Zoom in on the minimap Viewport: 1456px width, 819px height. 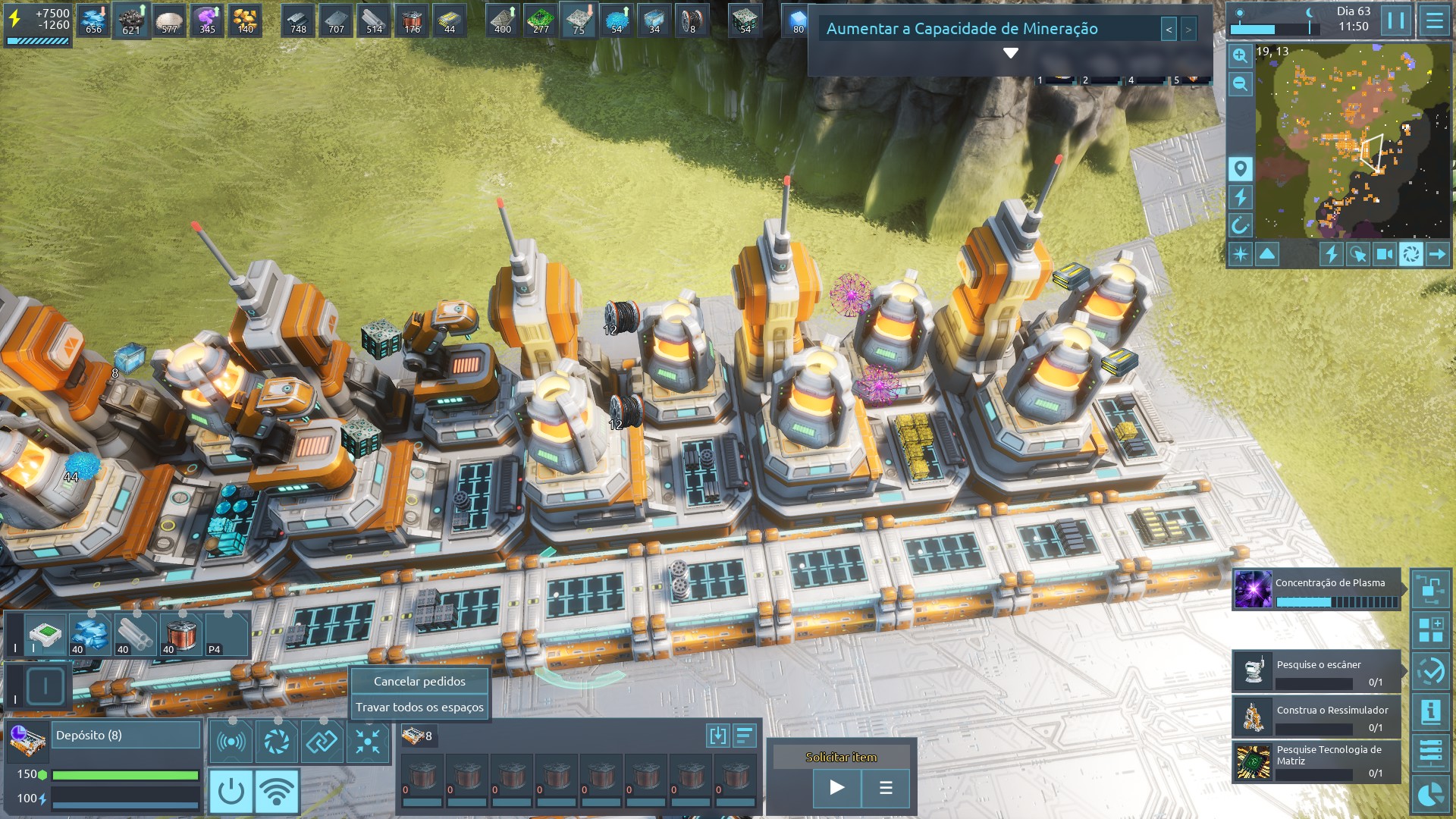click(1240, 55)
